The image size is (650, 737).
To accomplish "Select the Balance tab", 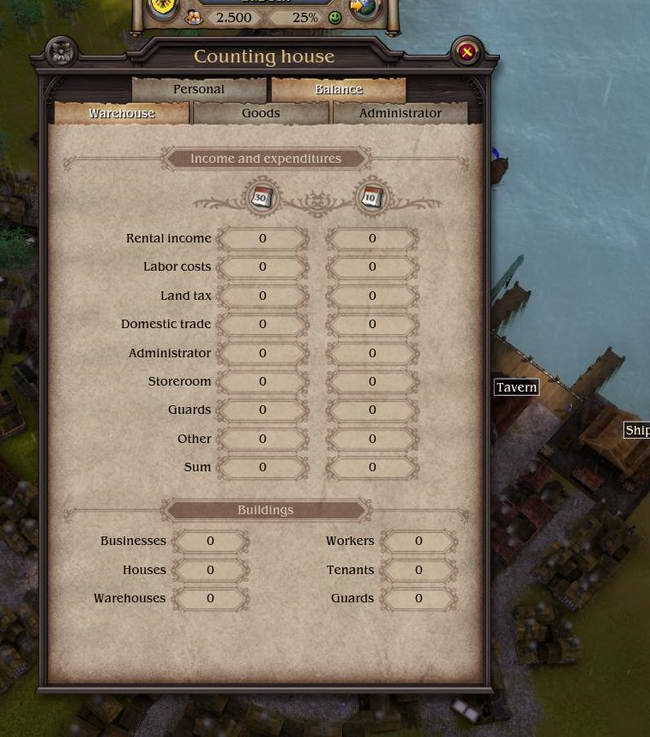I will [338, 89].
